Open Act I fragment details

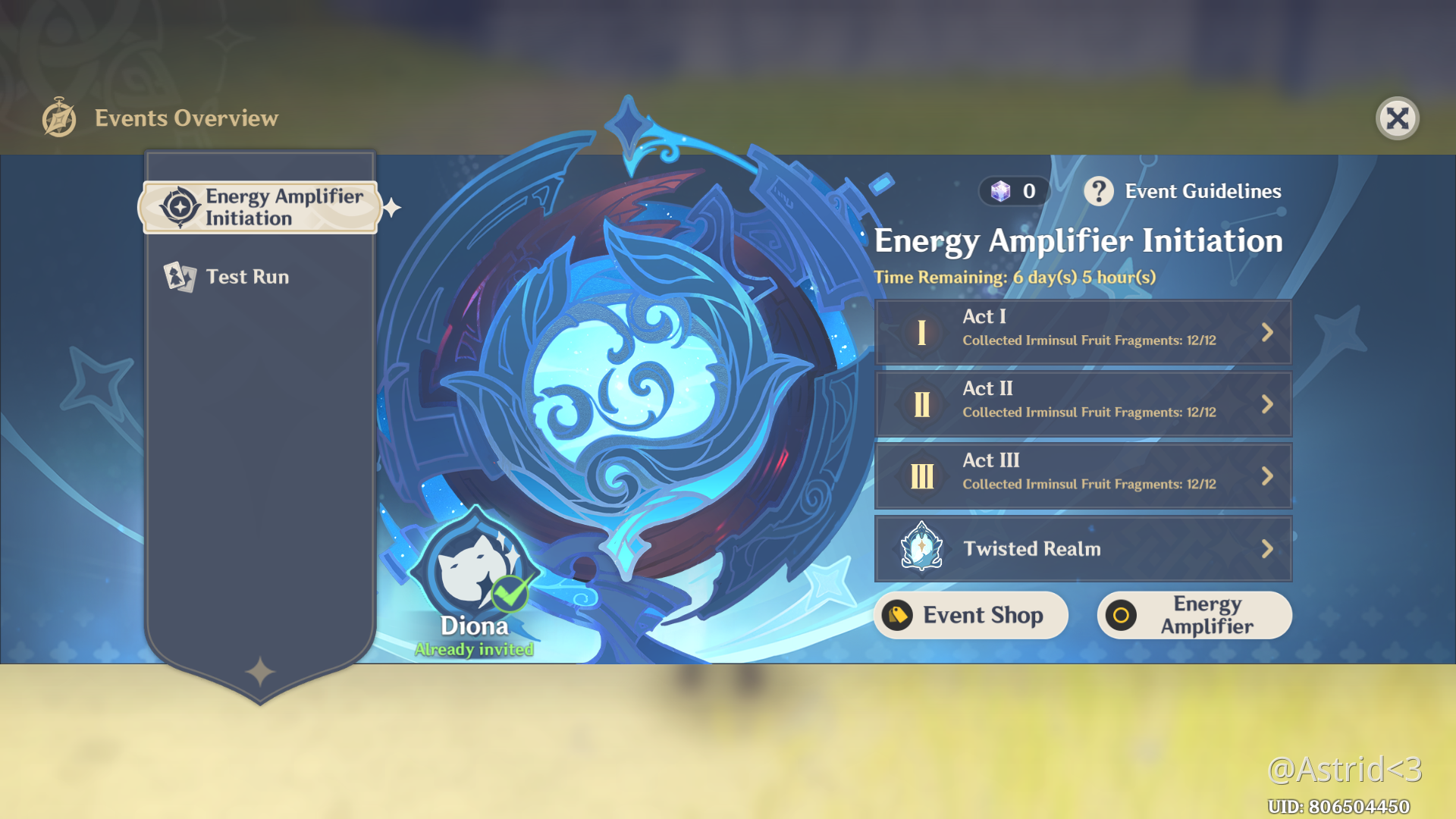(x=1083, y=331)
